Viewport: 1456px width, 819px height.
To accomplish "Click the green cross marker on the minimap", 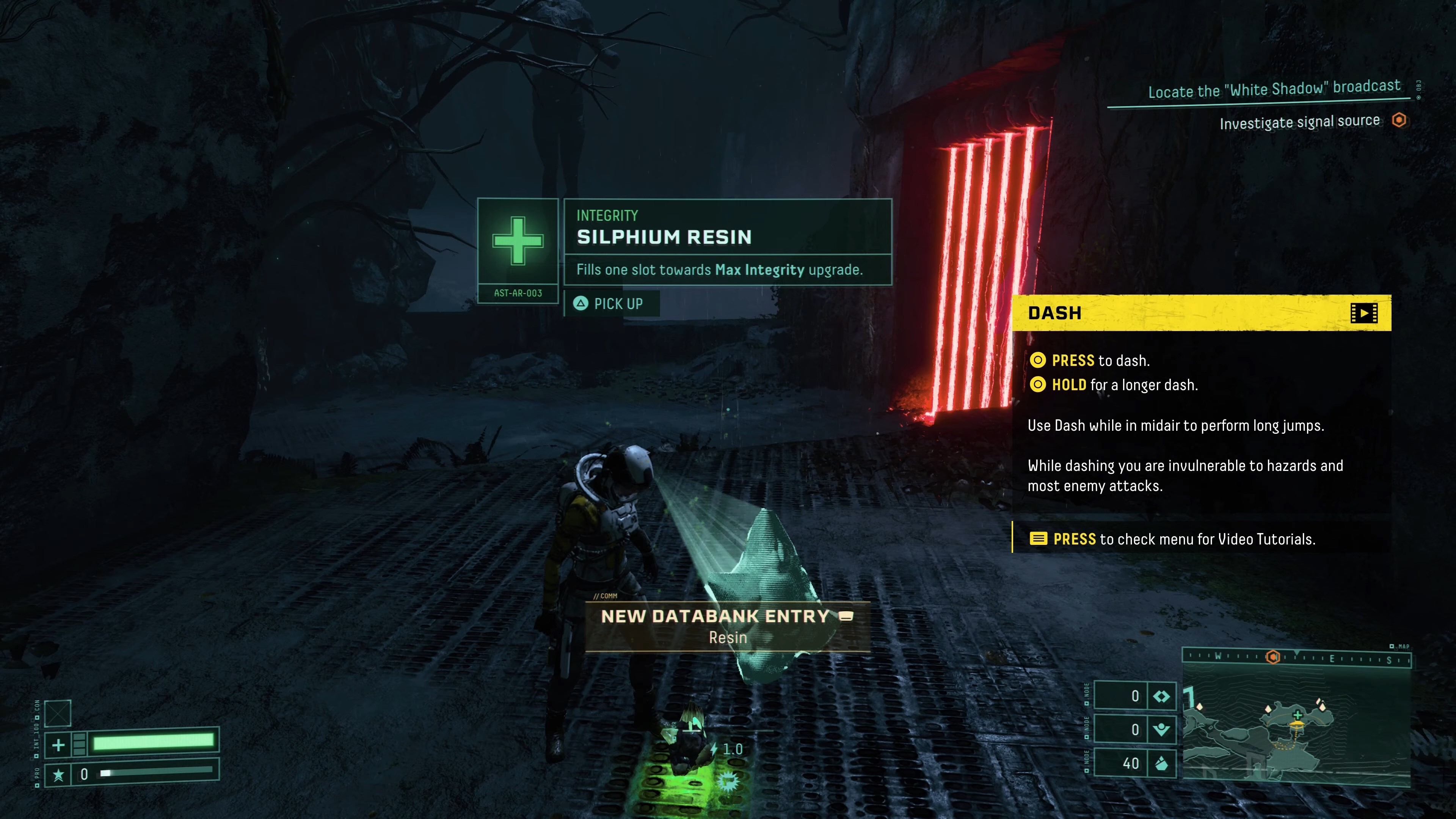I will point(1298,714).
